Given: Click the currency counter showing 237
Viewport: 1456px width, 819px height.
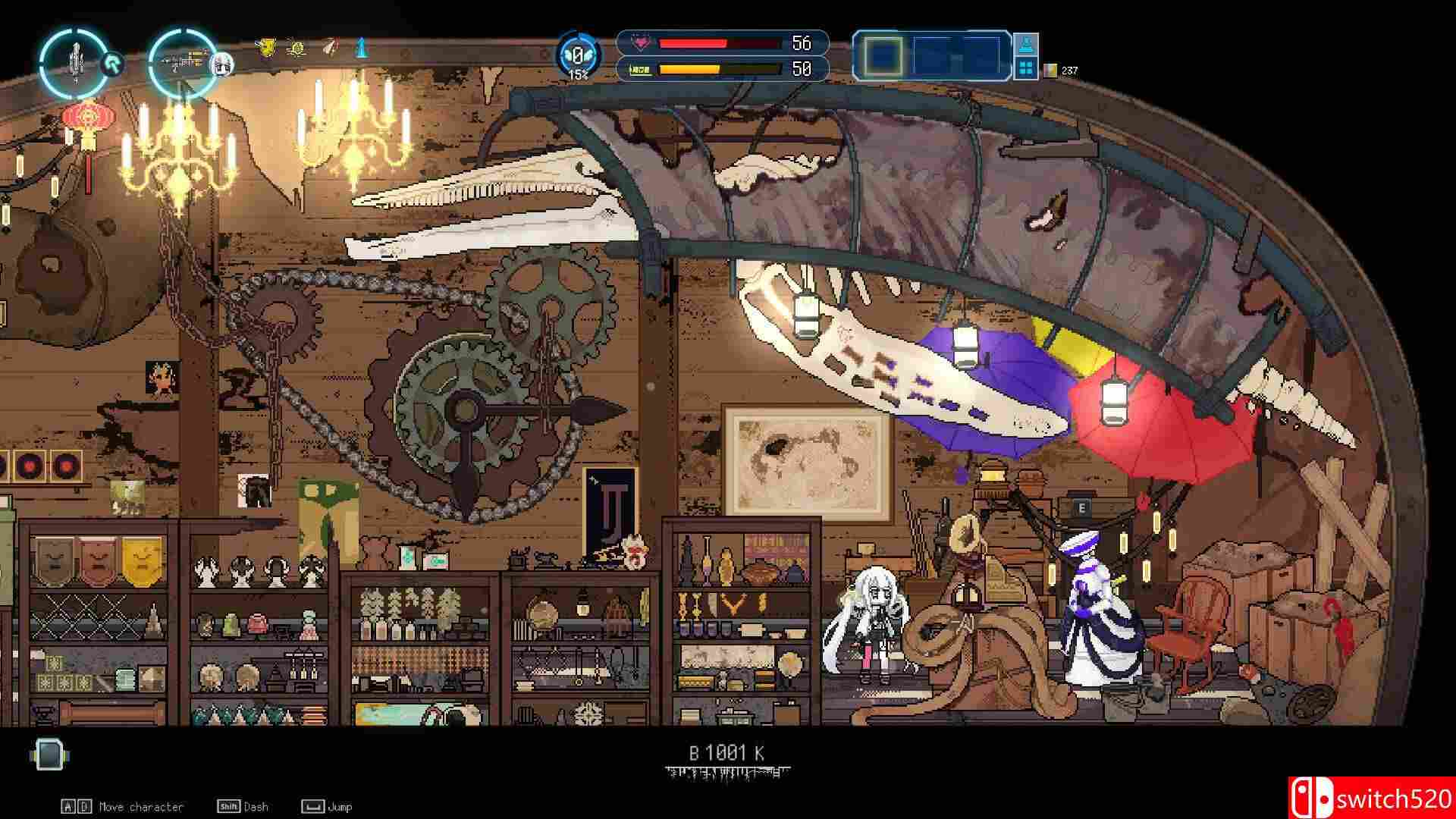Looking at the screenshot, I should pyautogui.click(x=1065, y=70).
